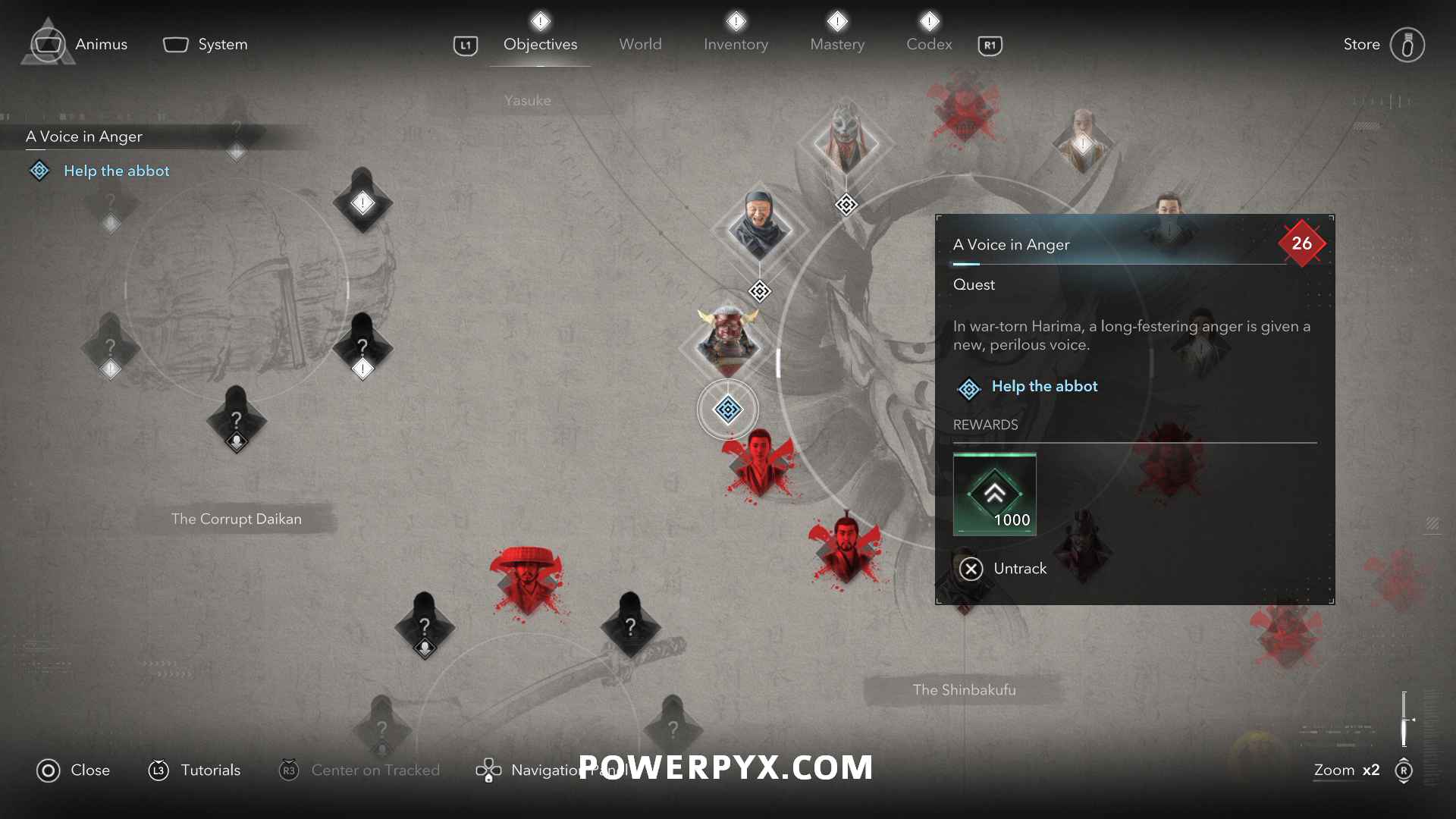
Task: Untrack the A Voice in Anger quest
Action: (x=971, y=569)
